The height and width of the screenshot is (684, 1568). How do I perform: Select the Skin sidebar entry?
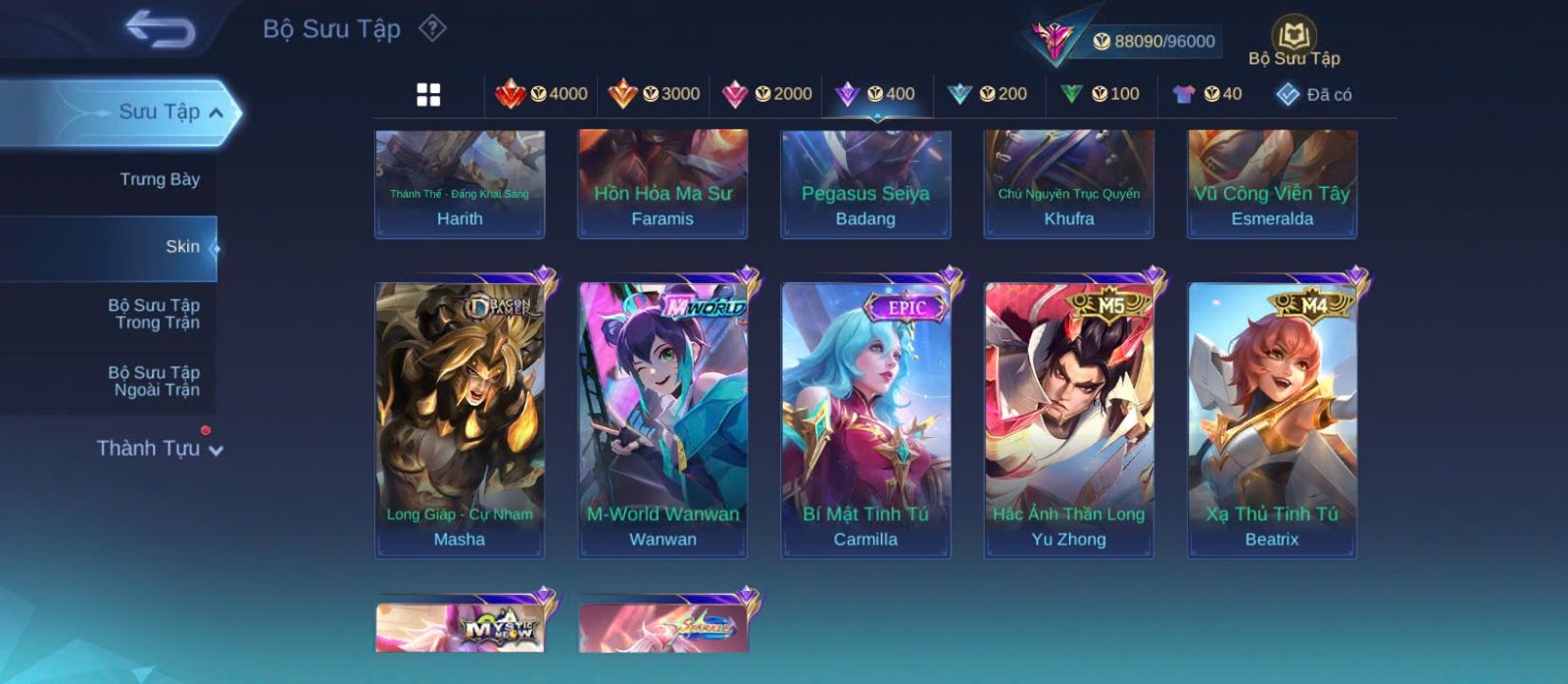182,247
